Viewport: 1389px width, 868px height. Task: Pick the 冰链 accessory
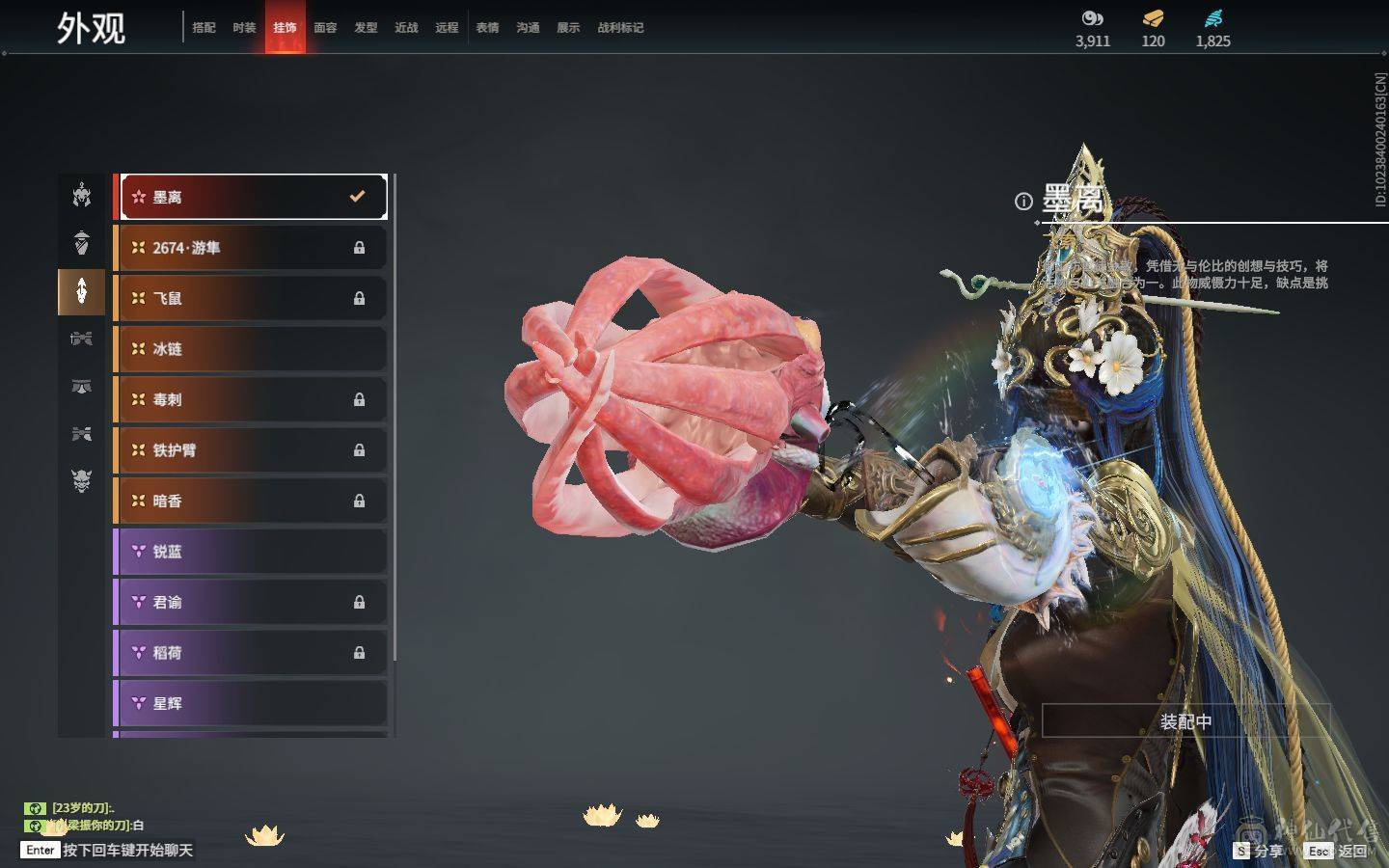(251, 349)
